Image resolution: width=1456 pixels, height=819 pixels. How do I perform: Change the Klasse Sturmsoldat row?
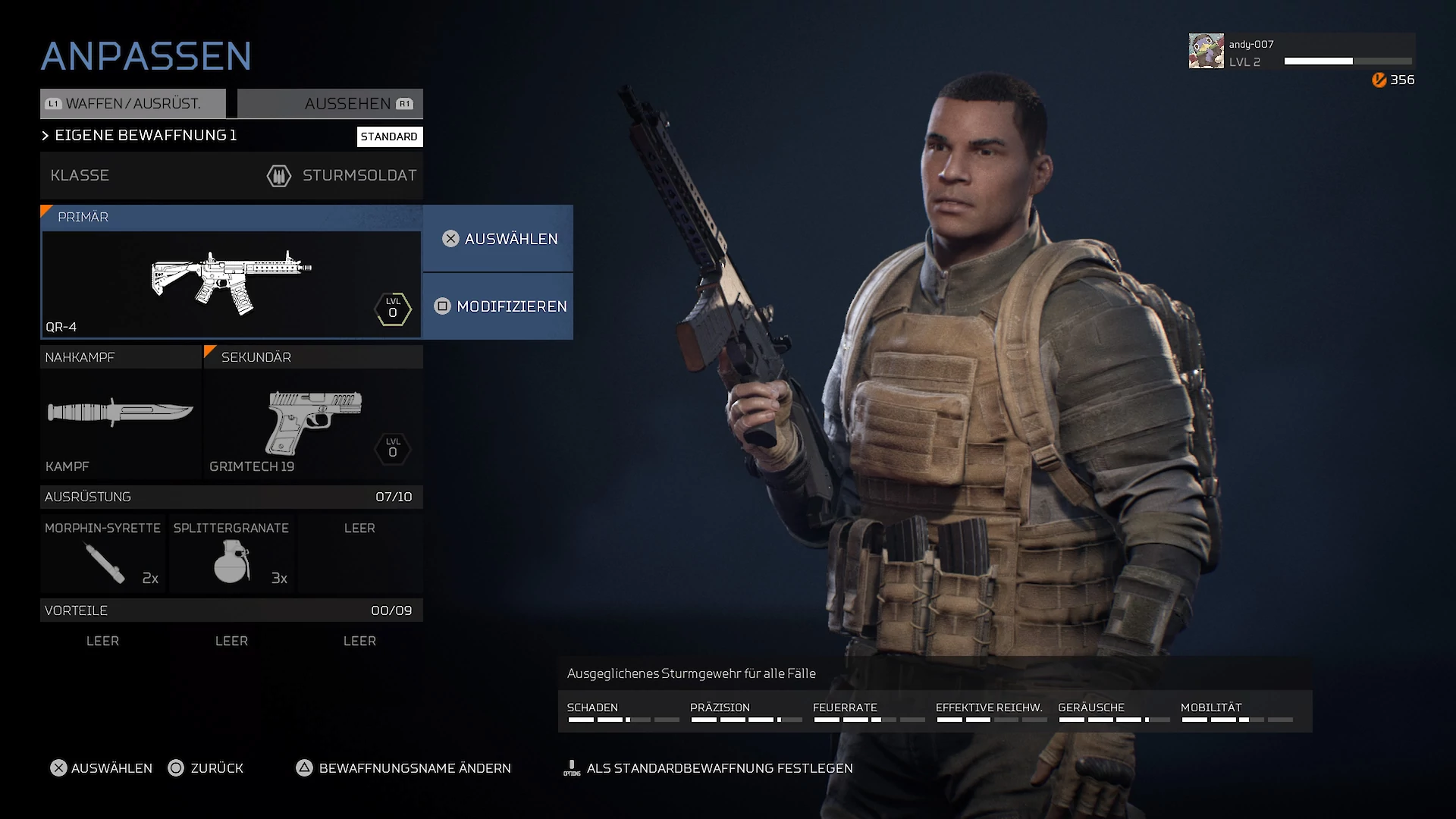coord(231,175)
